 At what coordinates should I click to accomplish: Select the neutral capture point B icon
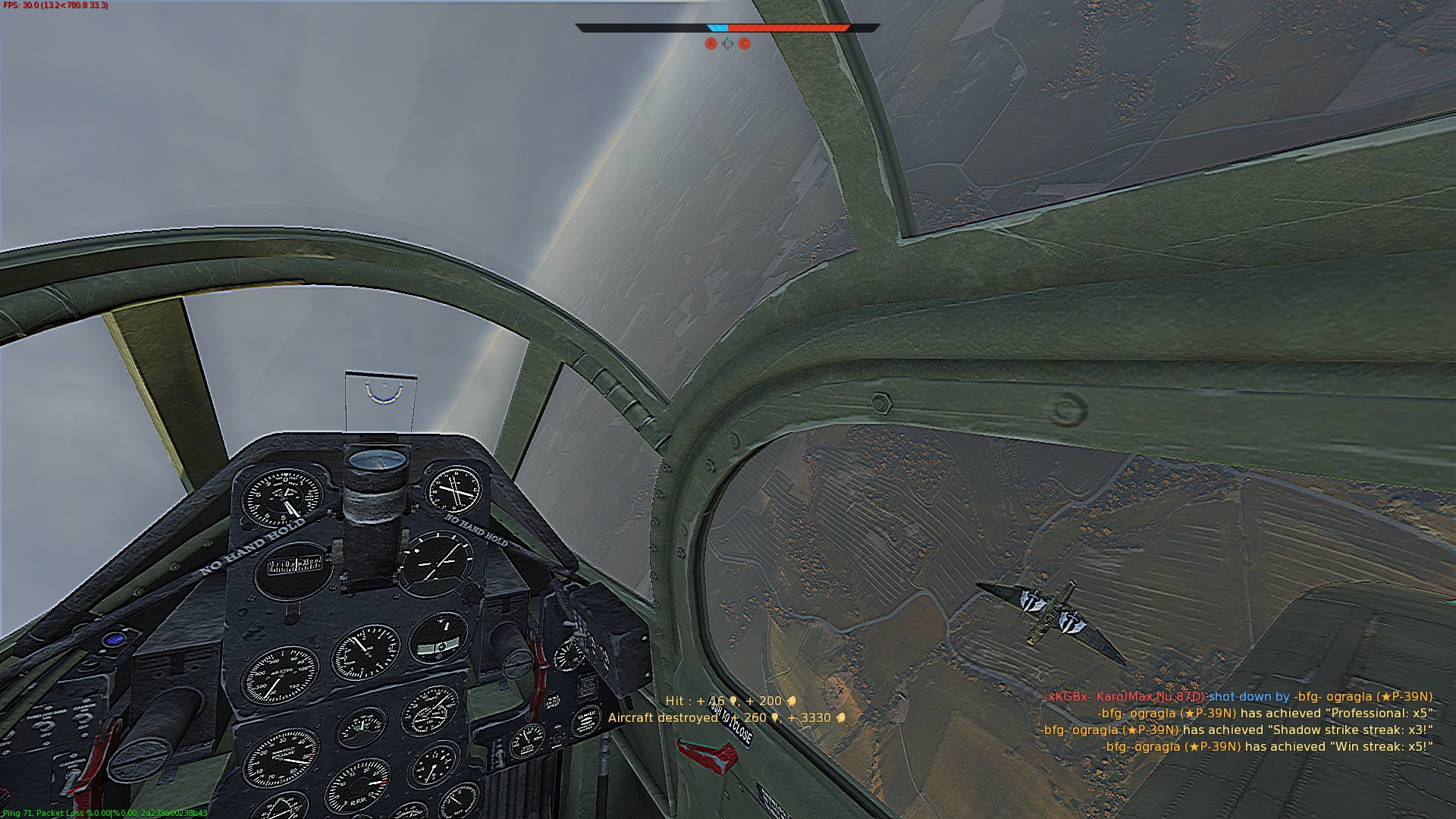[728, 44]
